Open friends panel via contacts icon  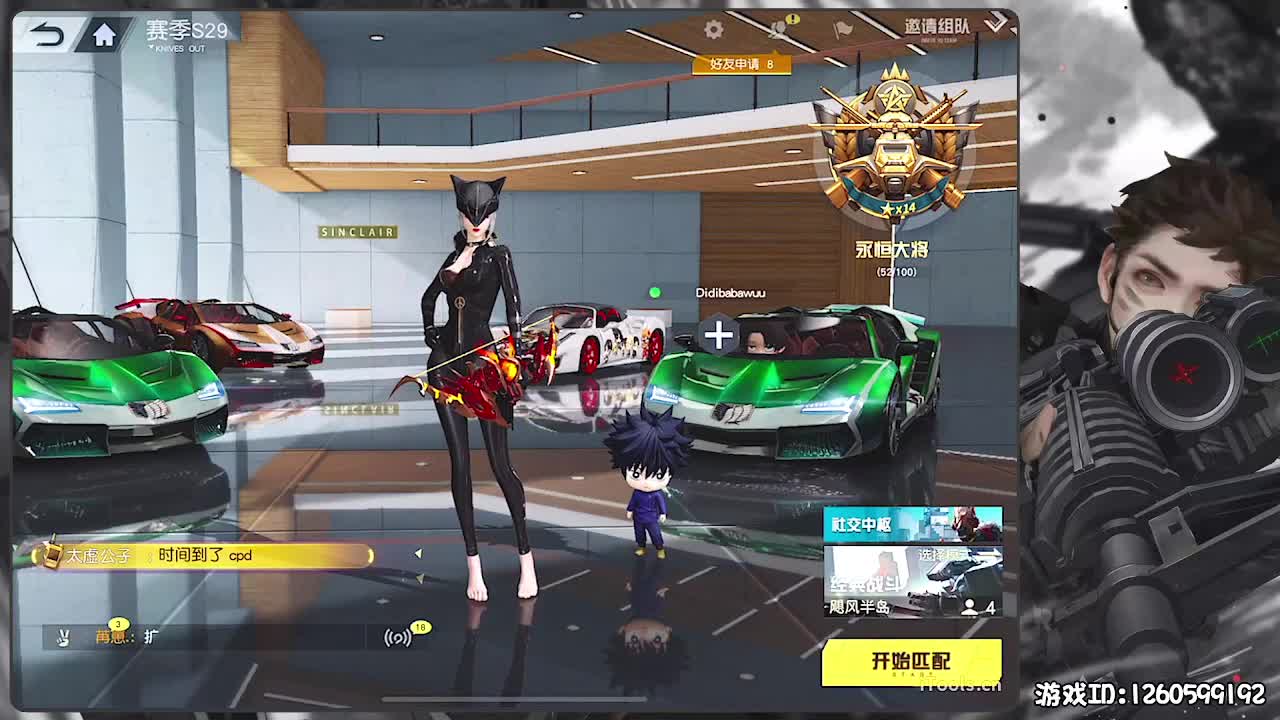779,30
